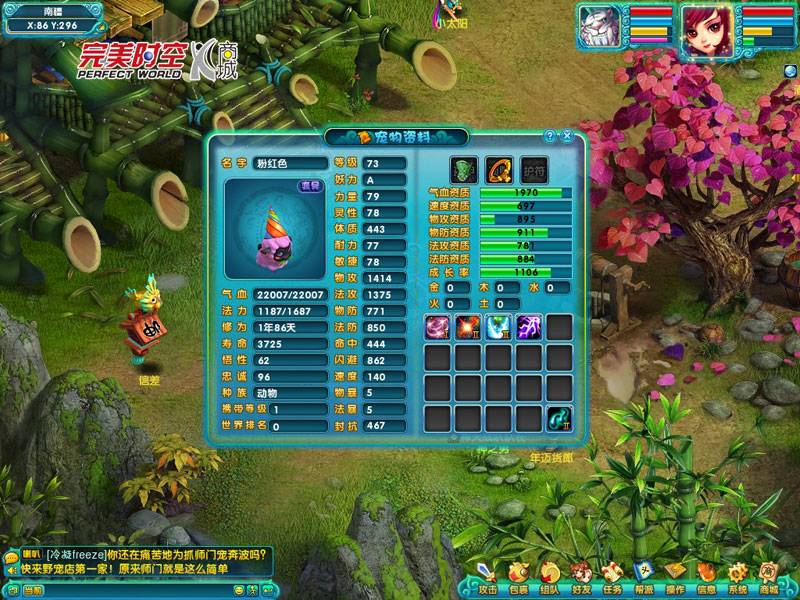800x600 pixels.
Task: Select the 护符 amulet slot
Action: click(534, 169)
